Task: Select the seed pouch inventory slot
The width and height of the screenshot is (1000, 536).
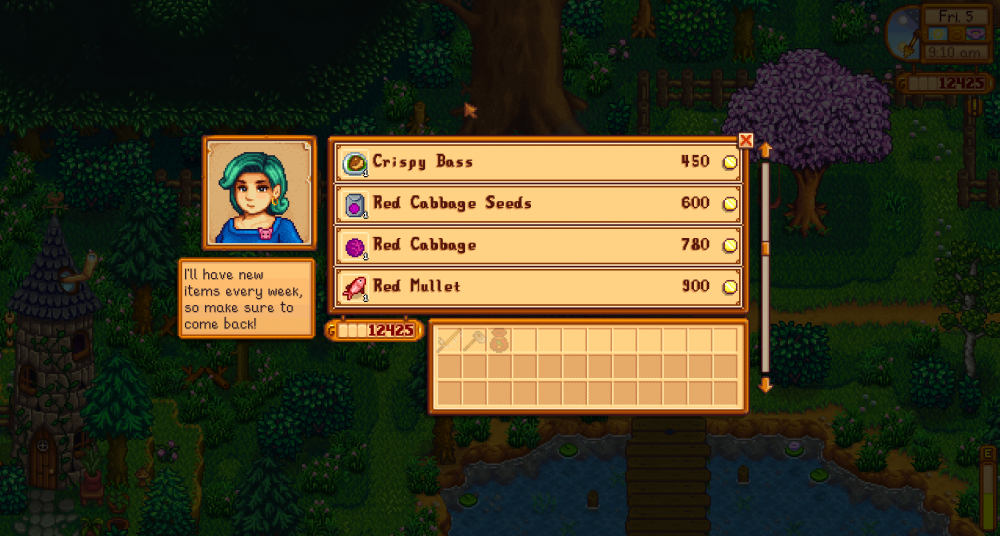Action: click(x=498, y=340)
